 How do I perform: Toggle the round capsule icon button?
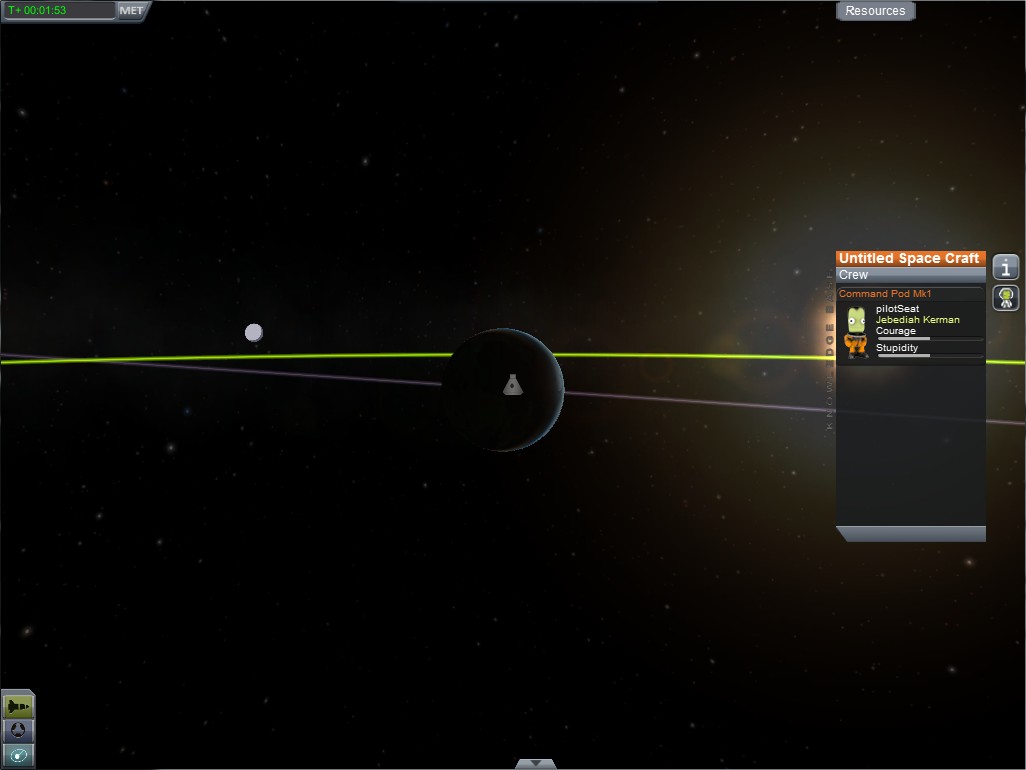[x=18, y=731]
